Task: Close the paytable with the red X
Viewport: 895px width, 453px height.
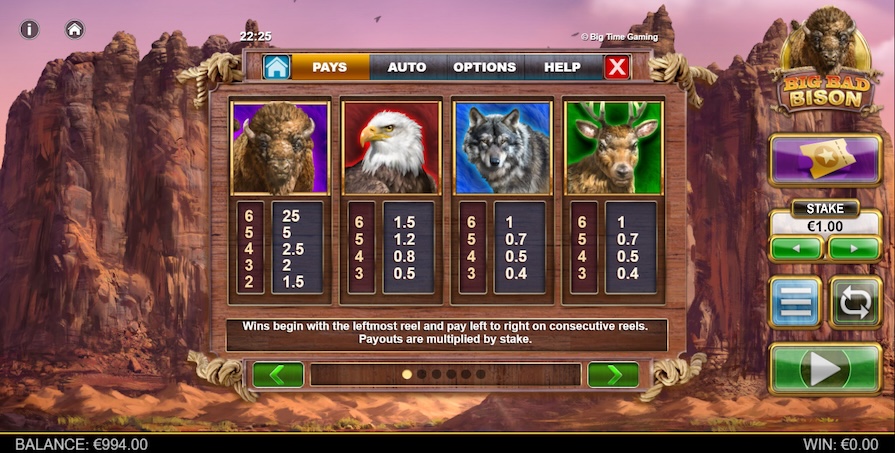Action: tap(618, 67)
